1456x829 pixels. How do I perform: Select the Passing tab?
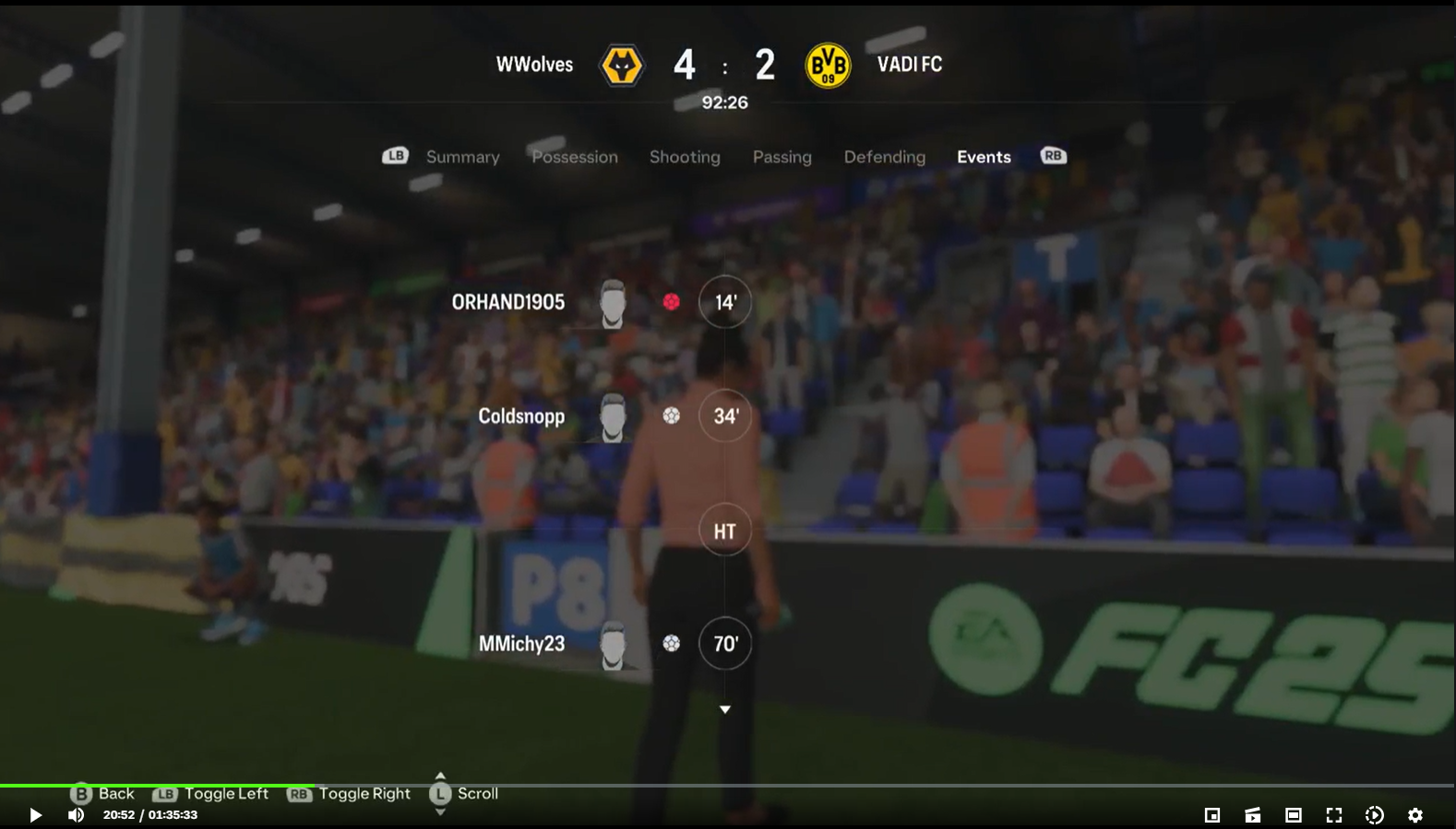782,157
